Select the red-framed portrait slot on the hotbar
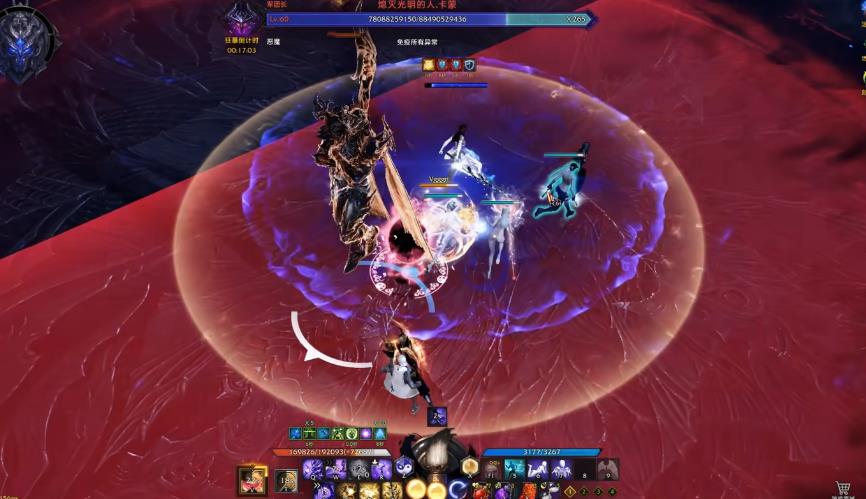 250,480
